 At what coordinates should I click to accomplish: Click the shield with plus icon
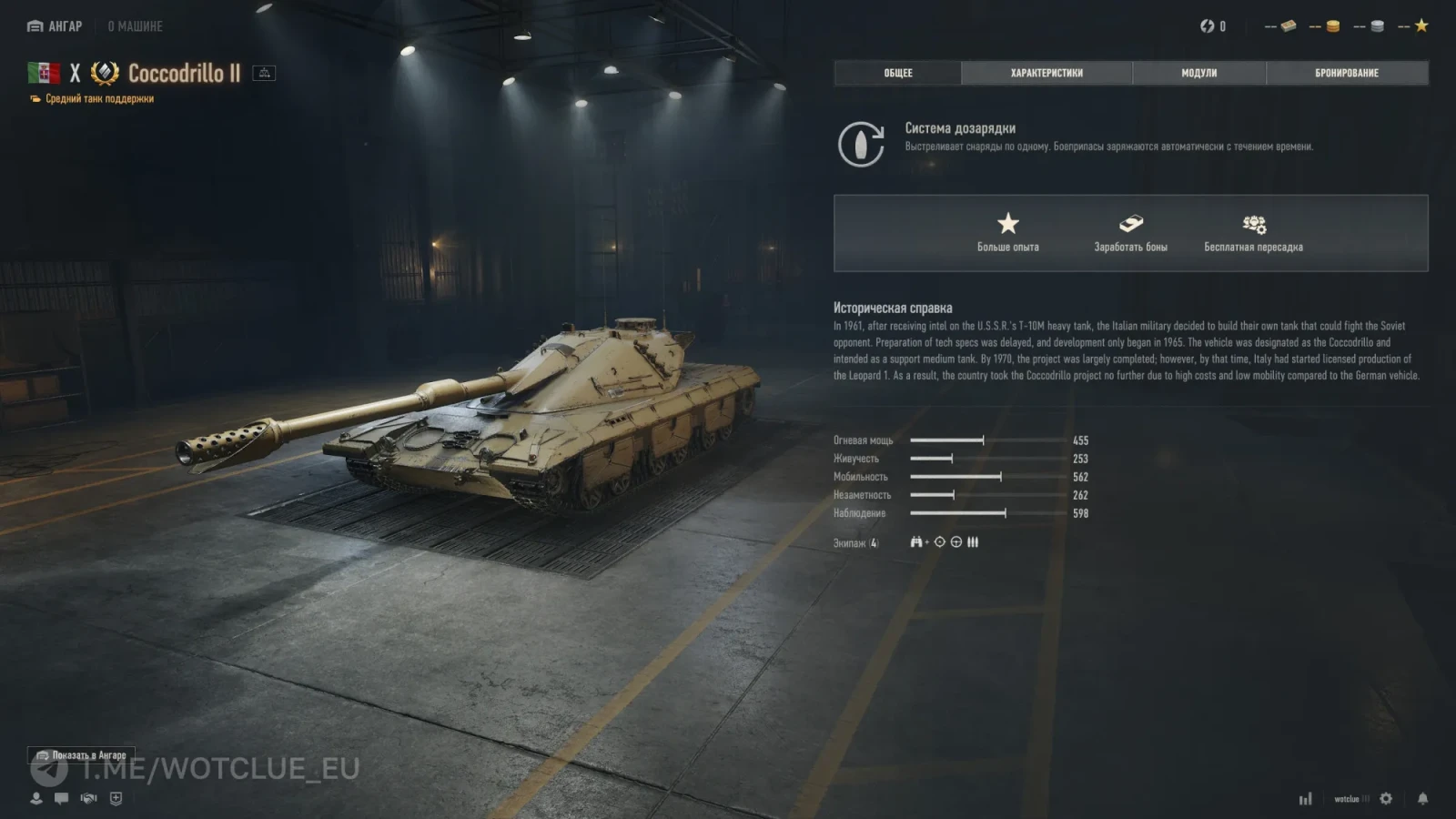pyautogui.click(x=116, y=798)
